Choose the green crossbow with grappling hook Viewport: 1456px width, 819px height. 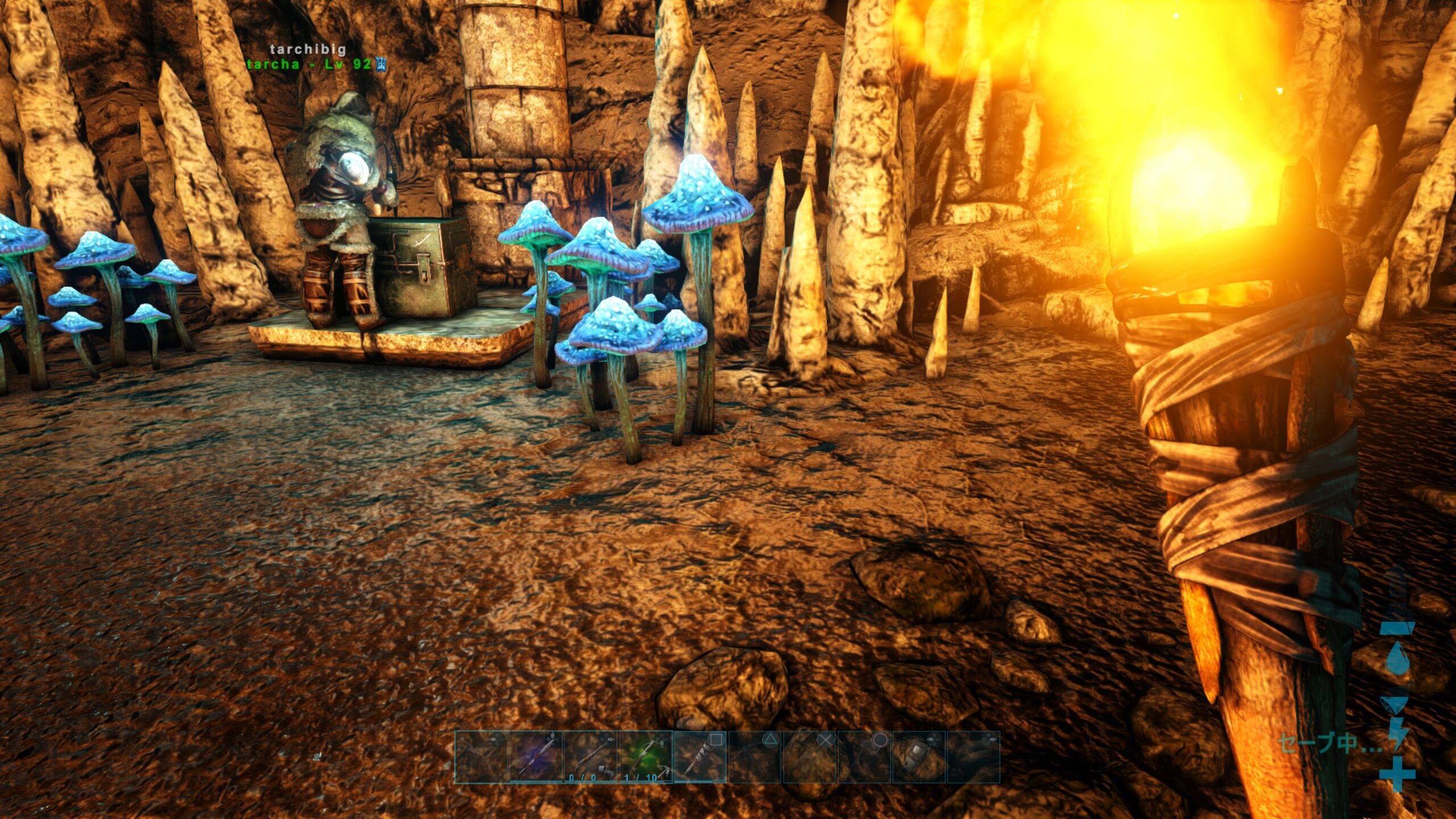[645, 757]
